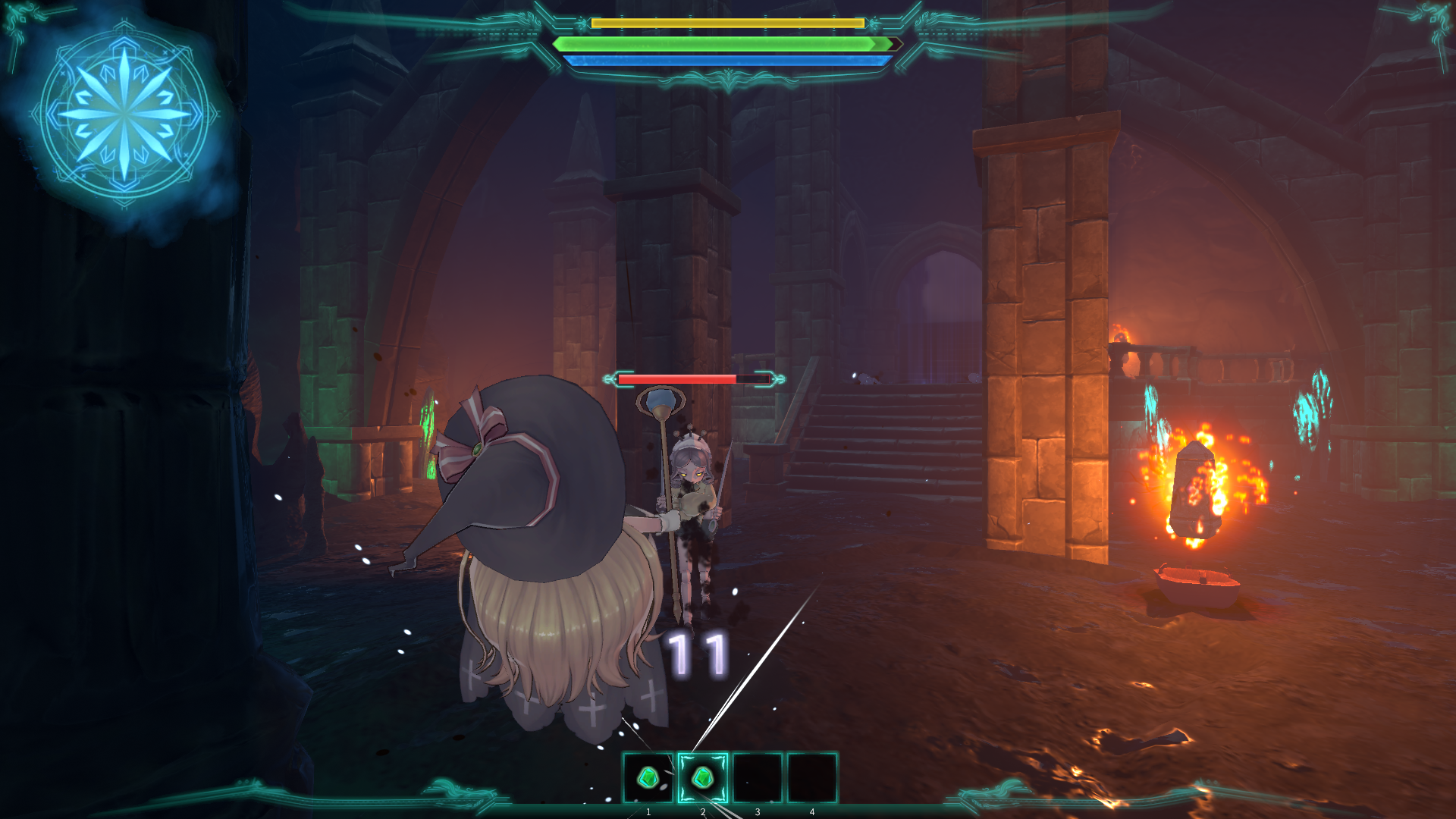1456x819 pixels.
Task: Choose empty hotbar slot number 4
Action: [812, 777]
